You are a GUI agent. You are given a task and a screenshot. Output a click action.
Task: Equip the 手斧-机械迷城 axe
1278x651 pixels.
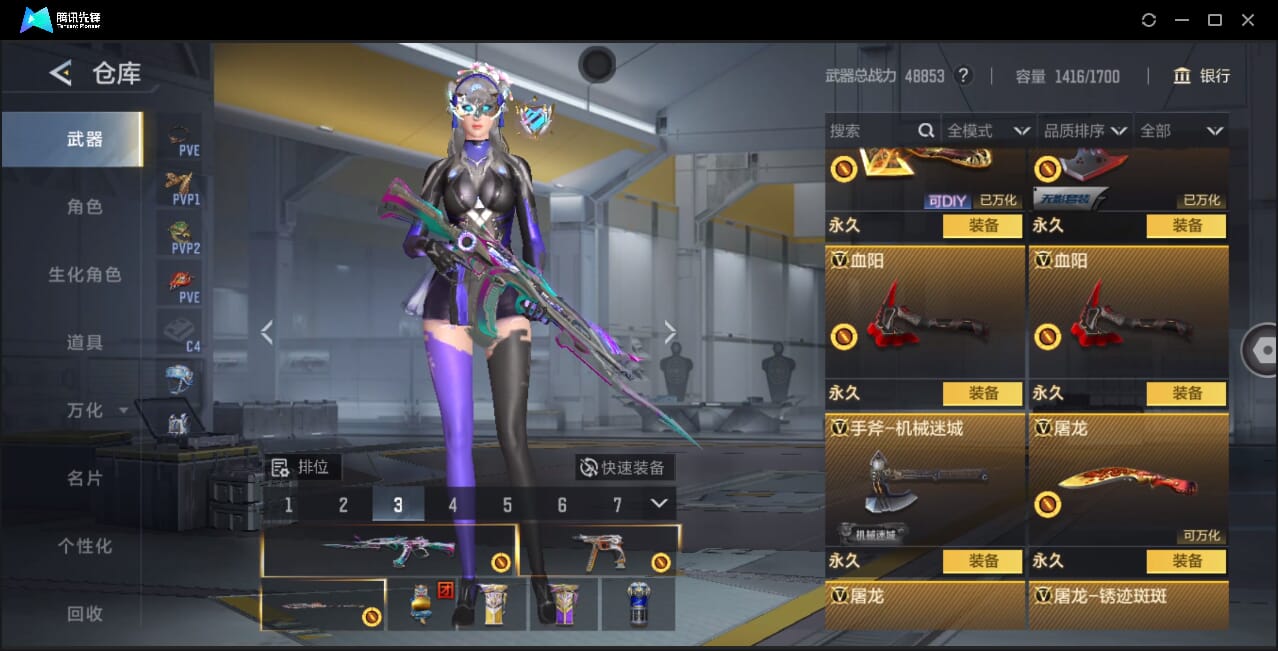[x=982, y=561]
